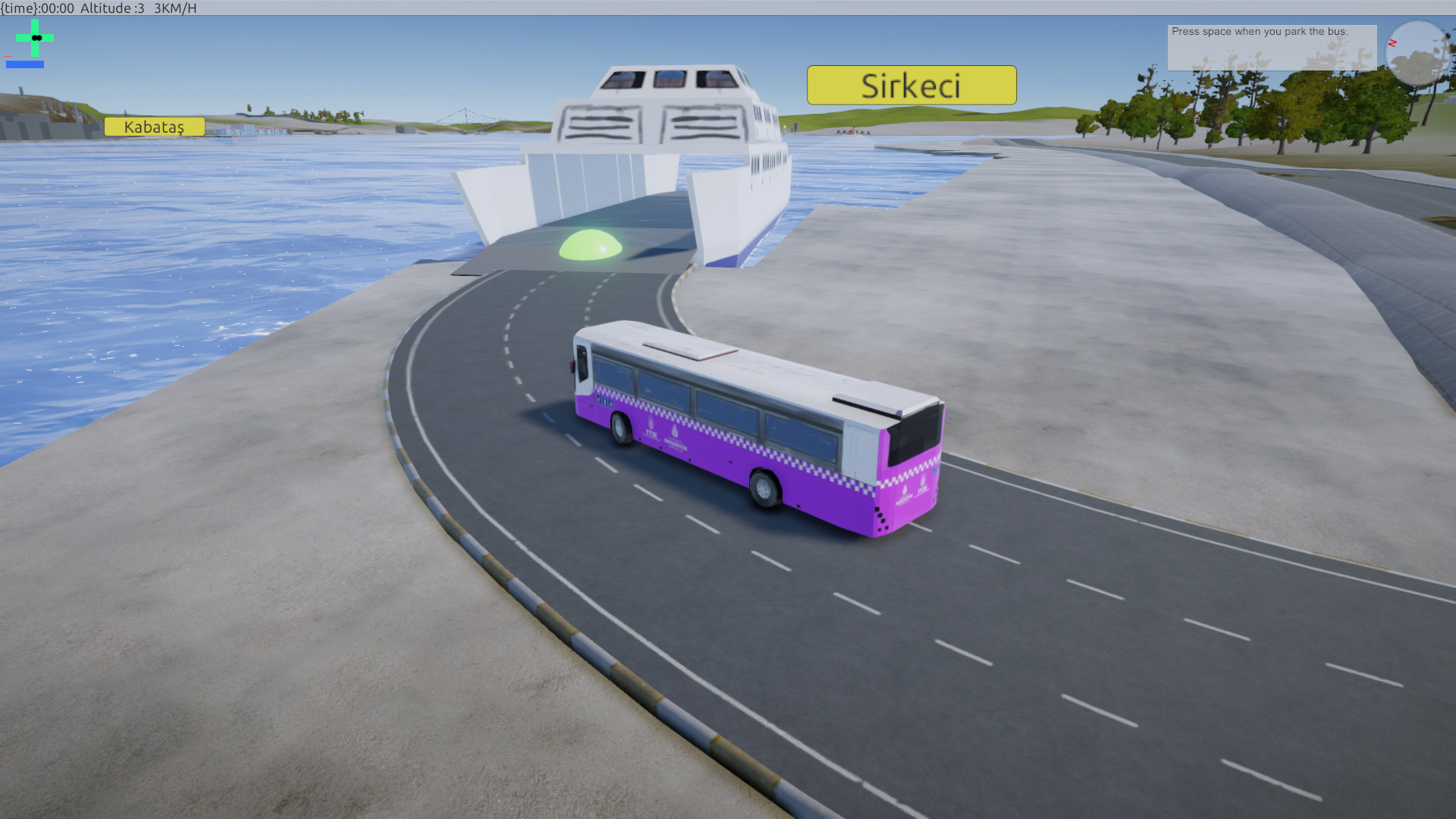This screenshot has width=1456, height=819.
Task: Click the blue fuel gauge bar
Action: [x=25, y=65]
